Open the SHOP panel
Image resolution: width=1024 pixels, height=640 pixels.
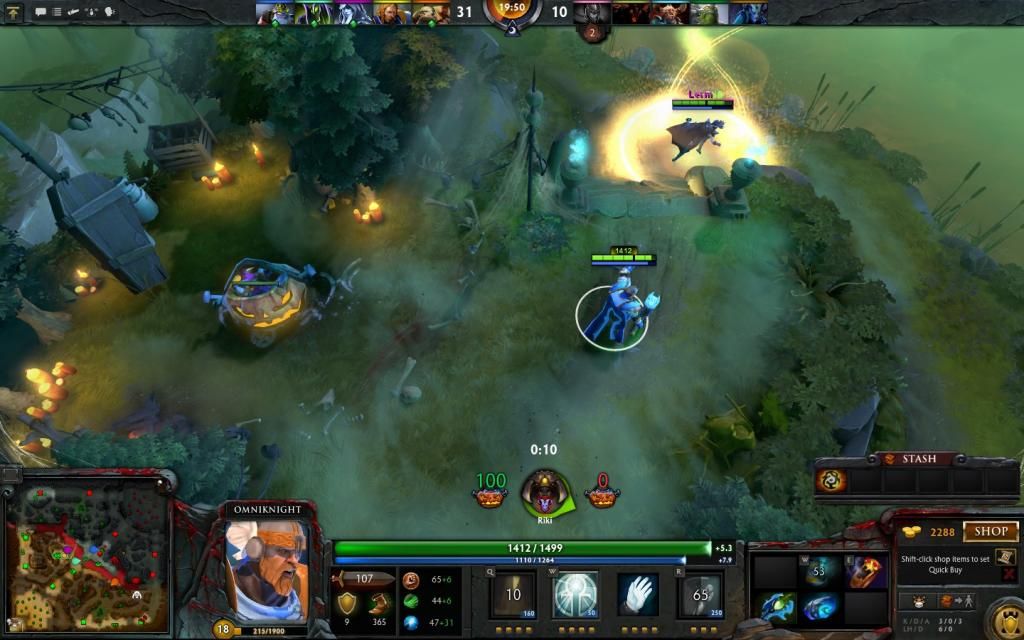pyautogui.click(x=990, y=532)
